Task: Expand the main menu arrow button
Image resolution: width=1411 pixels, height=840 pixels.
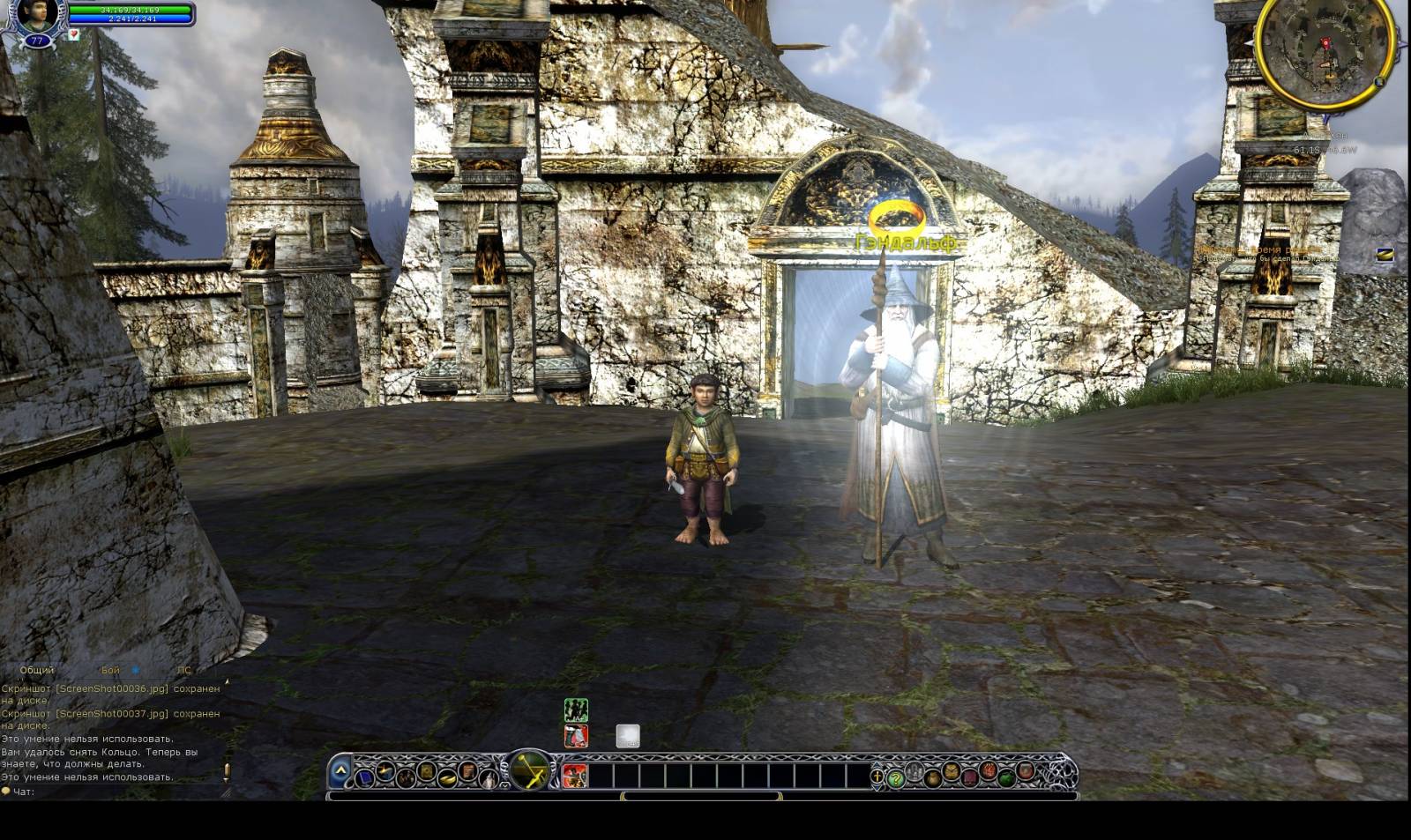Action: (340, 772)
